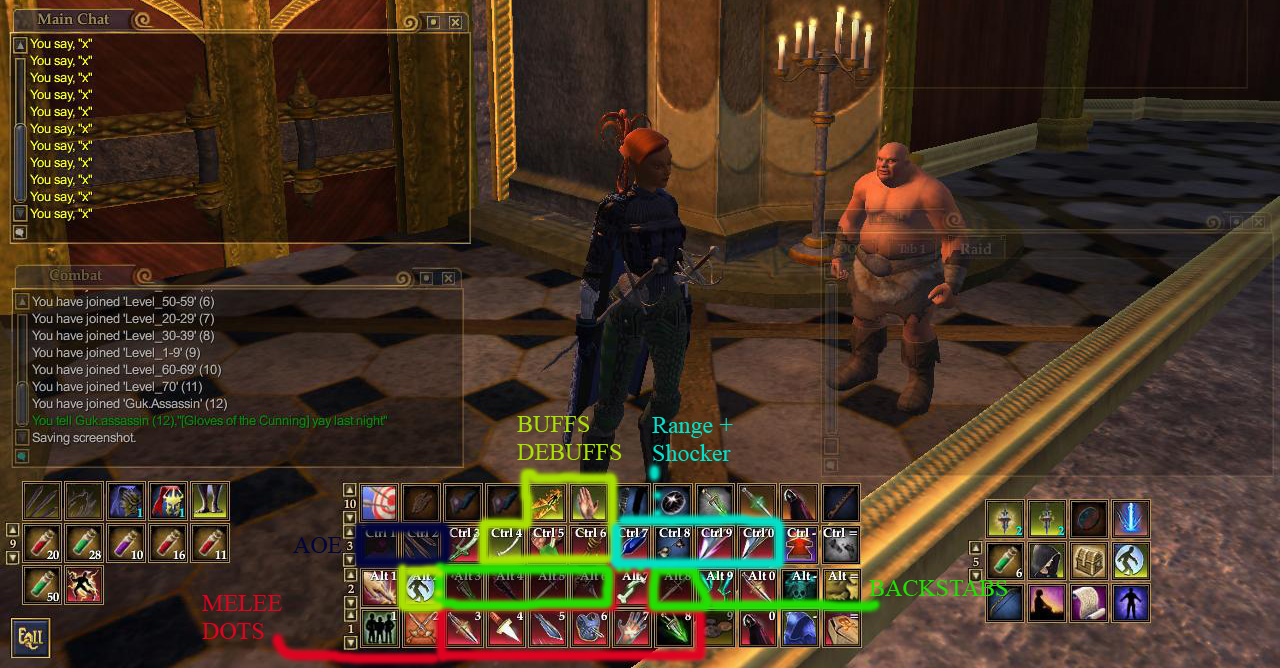This screenshot has width=1280, height=668.
Task: Close the Combat chat window
Action: [x=448, y=278]
